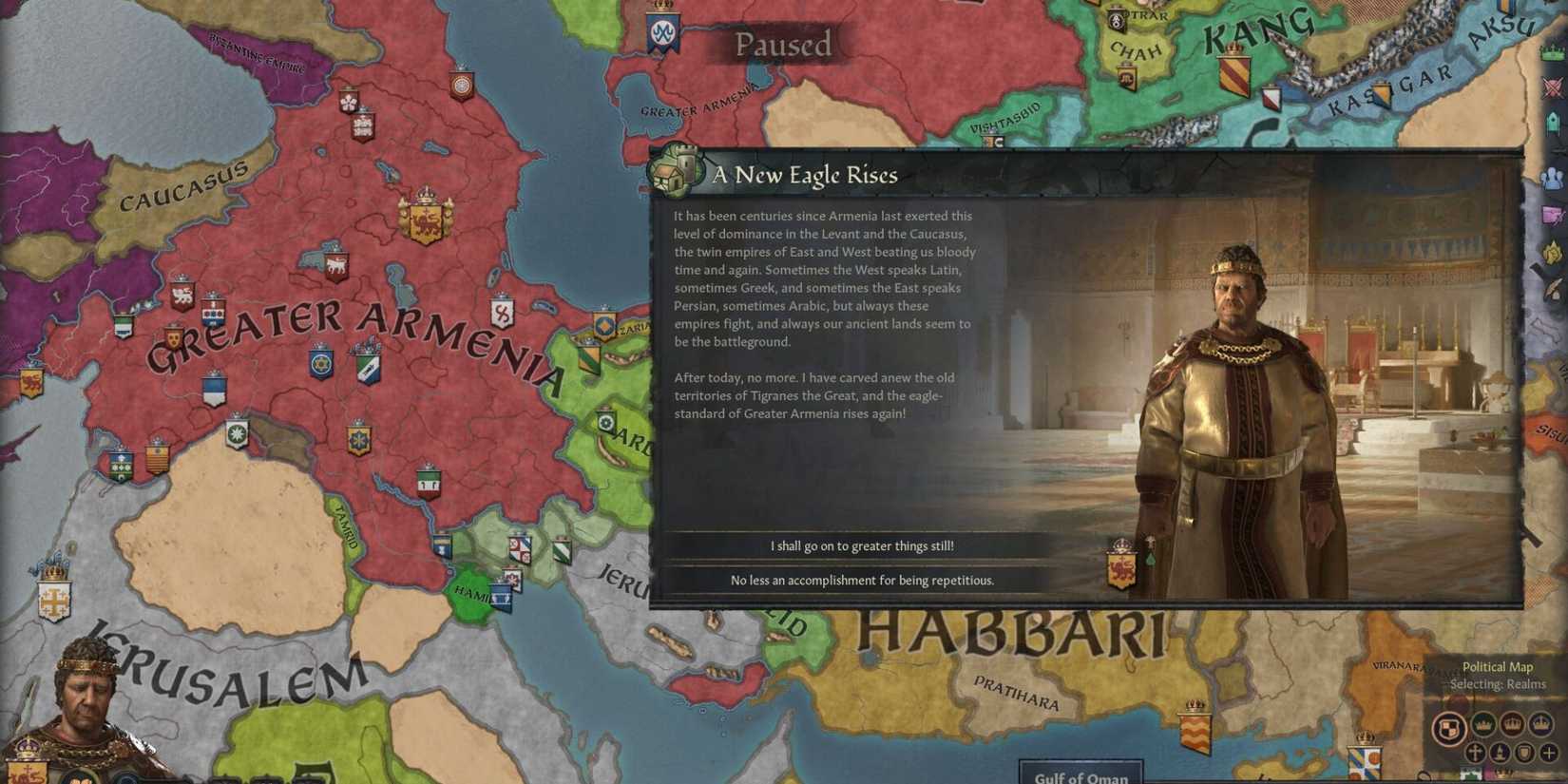Open the Military view with the crossed swords icon
Viewport: 1568px width, 784px height.
[x=1551, y=86]
